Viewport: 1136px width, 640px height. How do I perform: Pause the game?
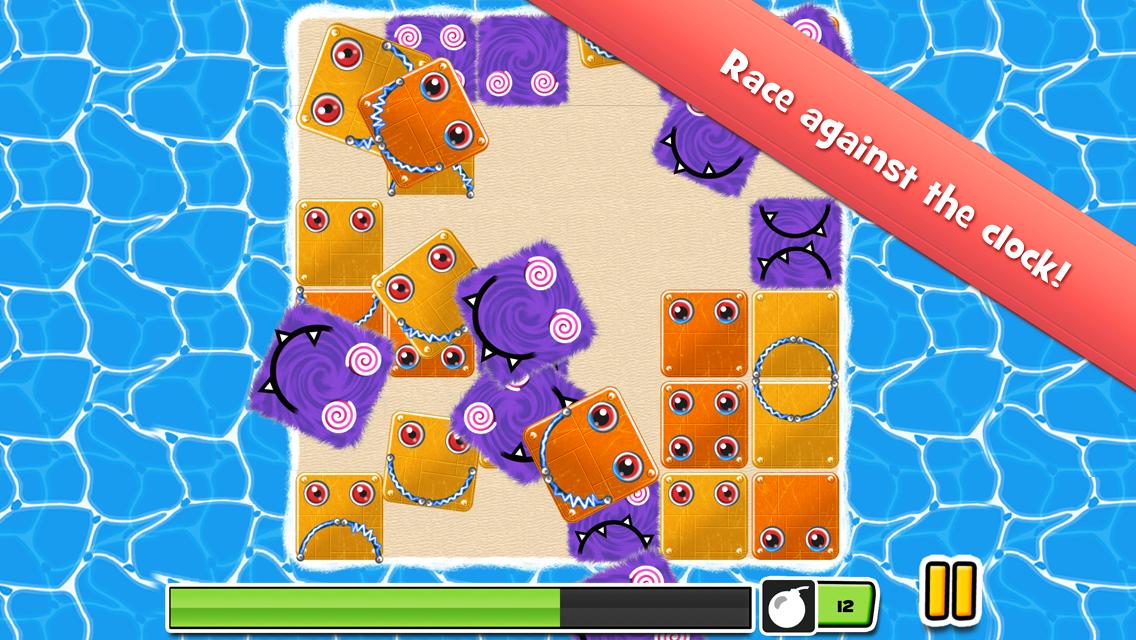(x=949, y=593)
